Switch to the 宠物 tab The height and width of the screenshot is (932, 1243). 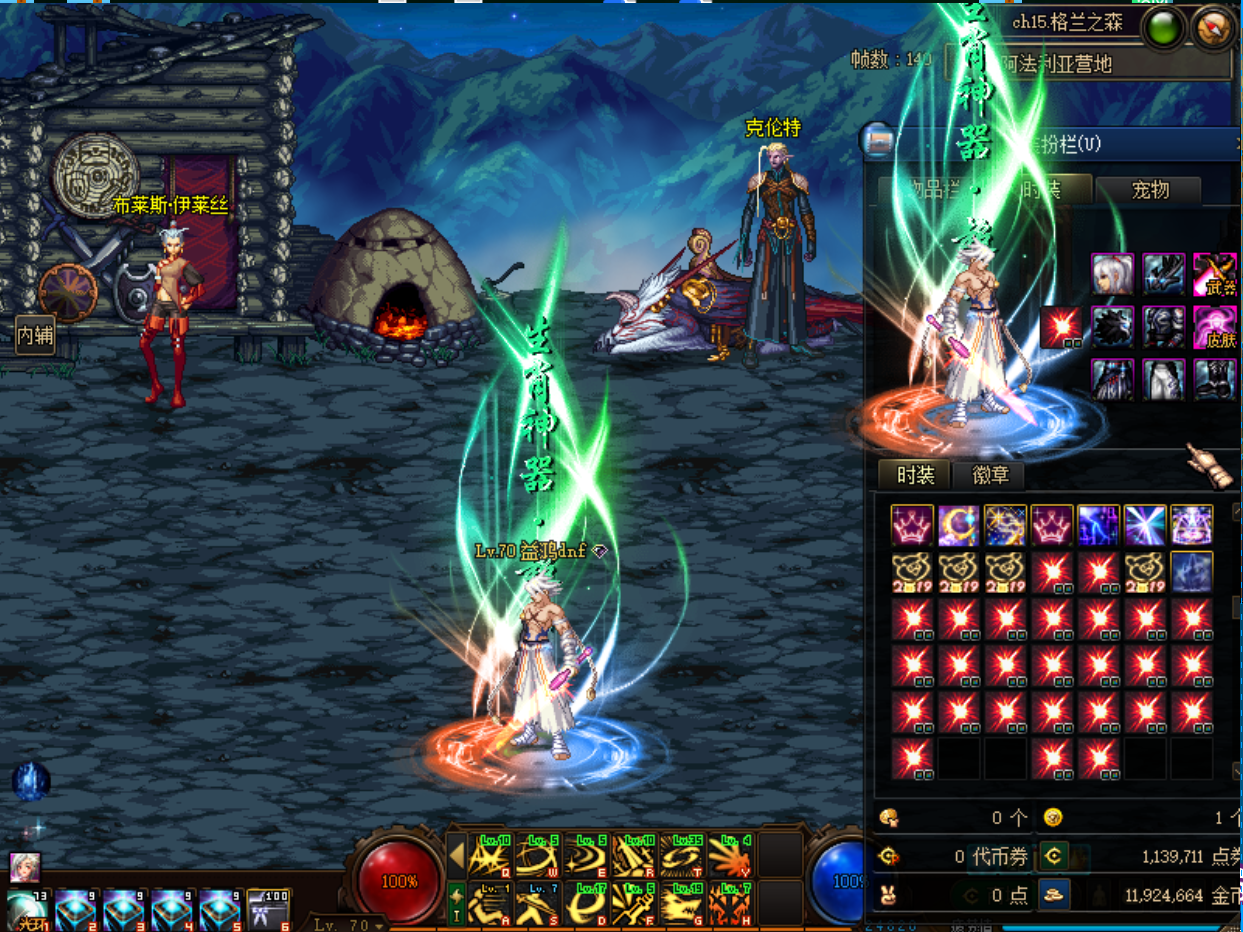click(1148, 190)
